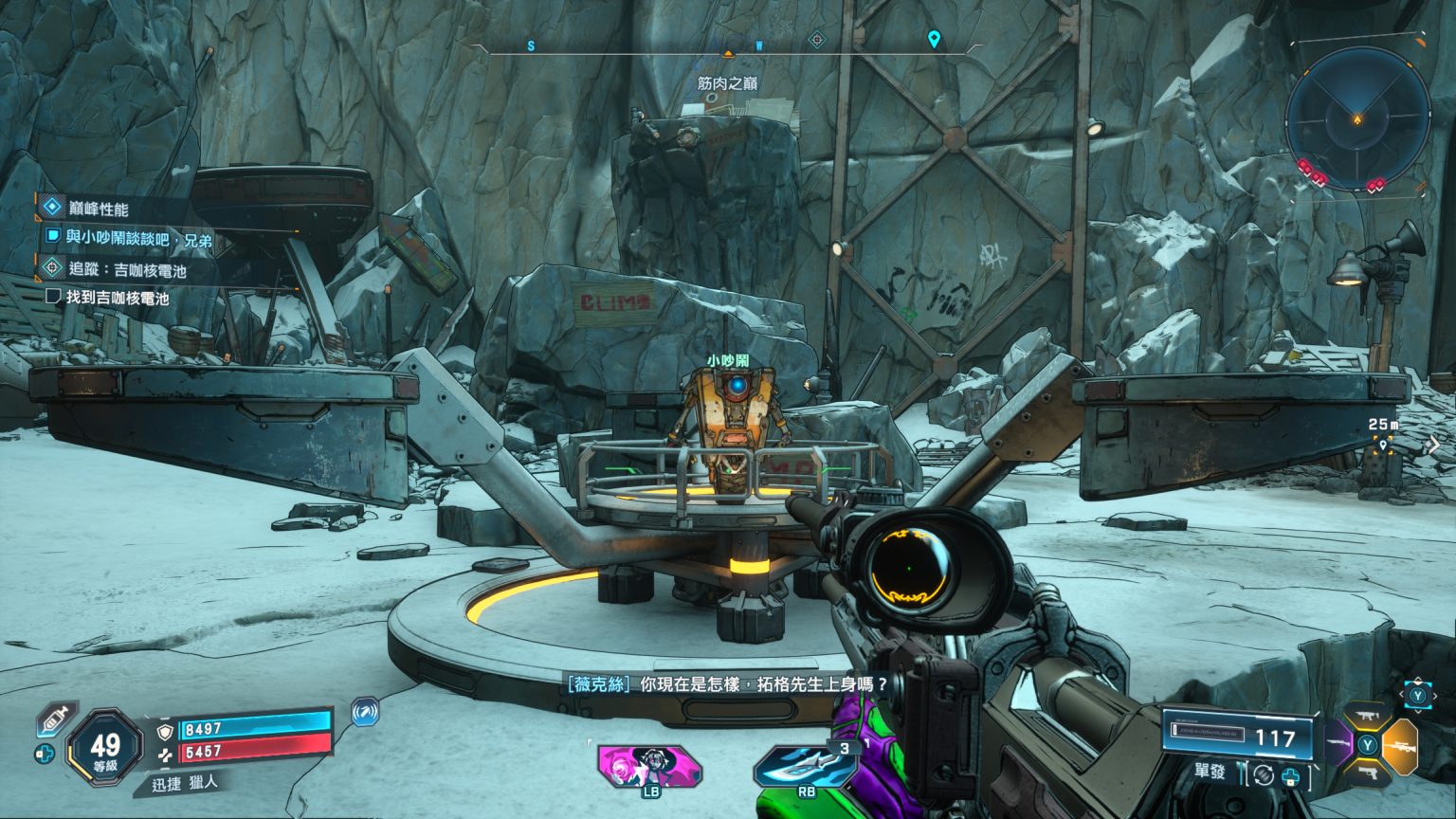This screenshot has width=1456, height=819.
Task: Switch to the purple shotgun weapon slot
Action: click(x=1339, y=743)
